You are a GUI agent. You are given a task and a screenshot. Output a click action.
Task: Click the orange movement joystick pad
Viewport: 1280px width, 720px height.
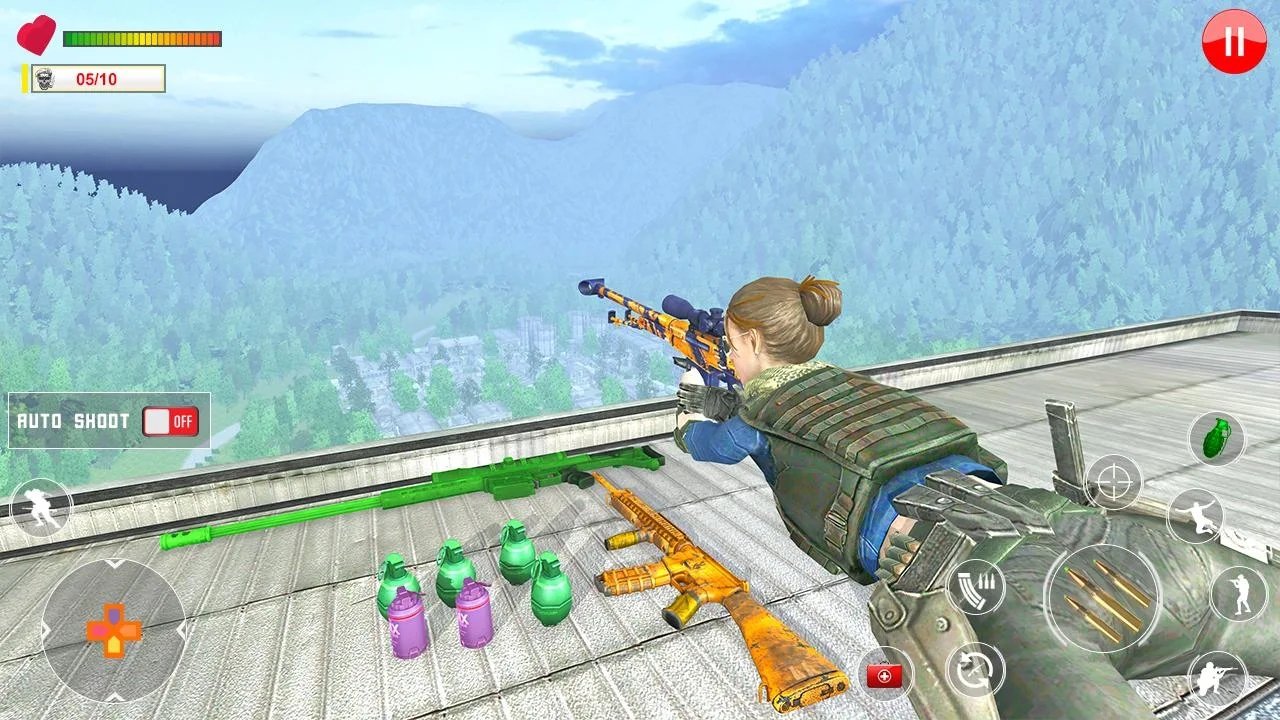tap(113, 630)
